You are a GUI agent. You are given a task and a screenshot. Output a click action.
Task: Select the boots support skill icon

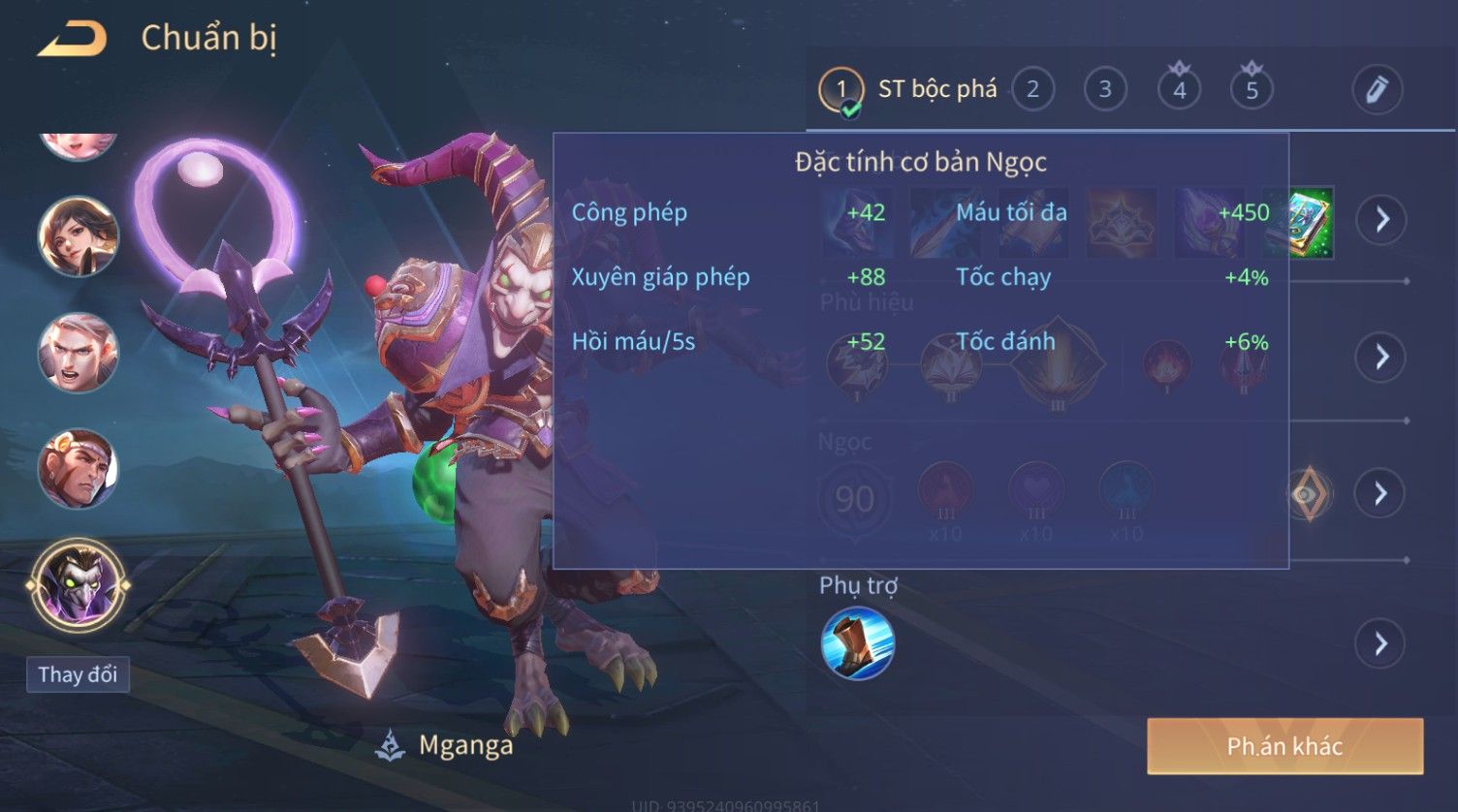tap(857, 643)
